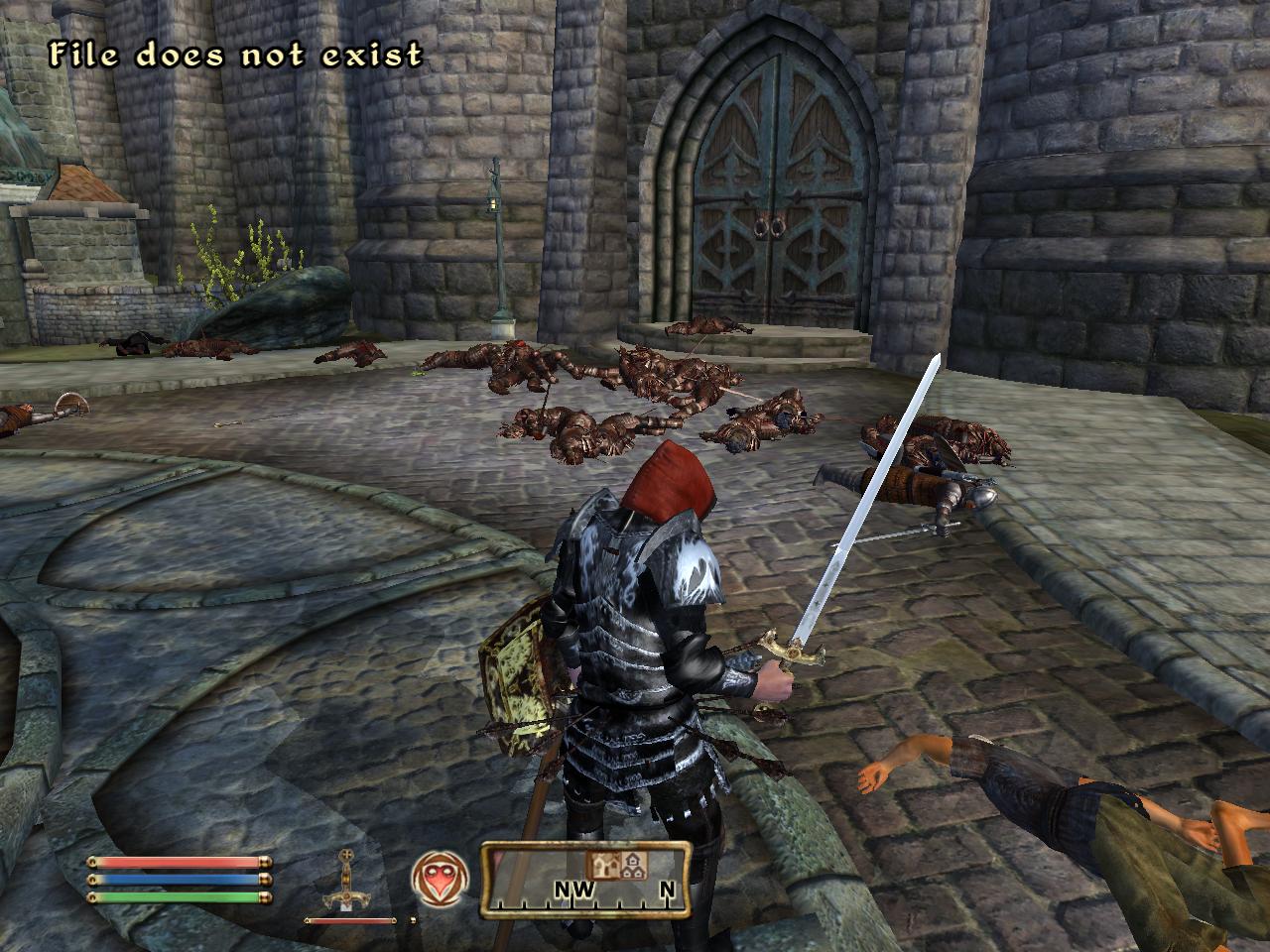The width and height of the screenshot is (1270, 952).
Task: Click the compass bar
Action: click(585, 879)
